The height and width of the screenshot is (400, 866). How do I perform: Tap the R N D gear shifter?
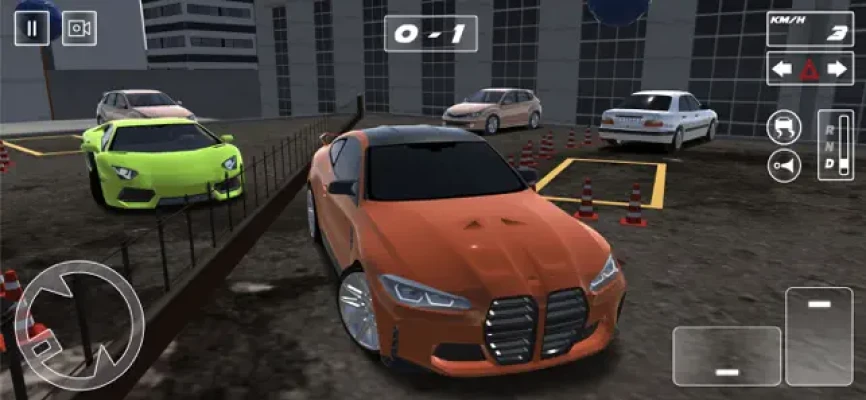click(x=835, y=145)
